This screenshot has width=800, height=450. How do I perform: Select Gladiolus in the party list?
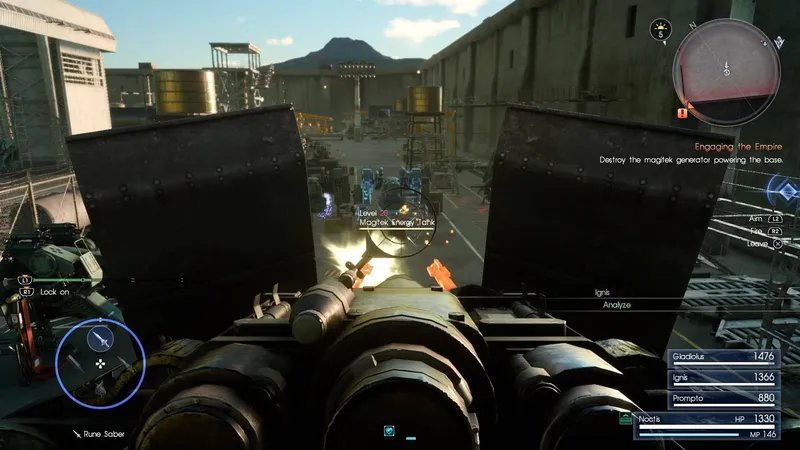[x=726, y=356]
